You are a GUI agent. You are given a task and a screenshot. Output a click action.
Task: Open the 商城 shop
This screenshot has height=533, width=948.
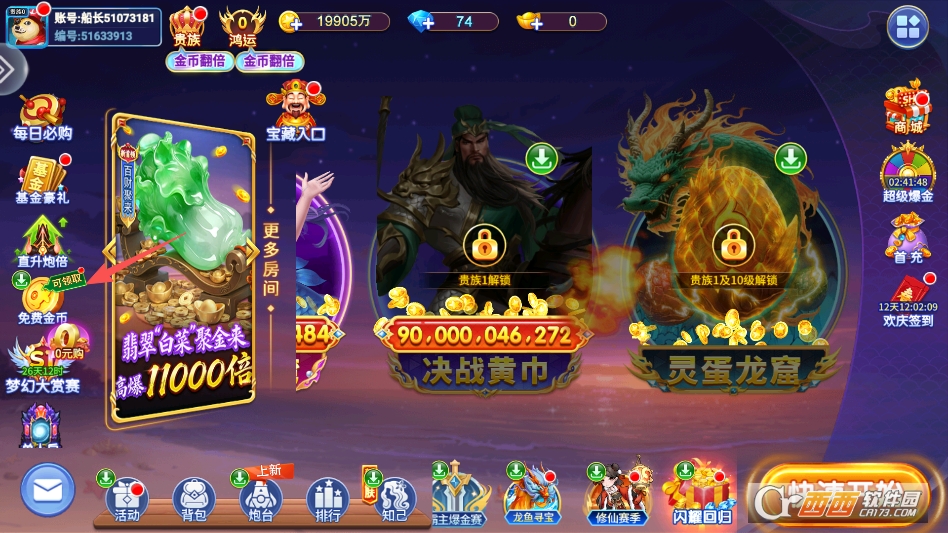point(907,108)
